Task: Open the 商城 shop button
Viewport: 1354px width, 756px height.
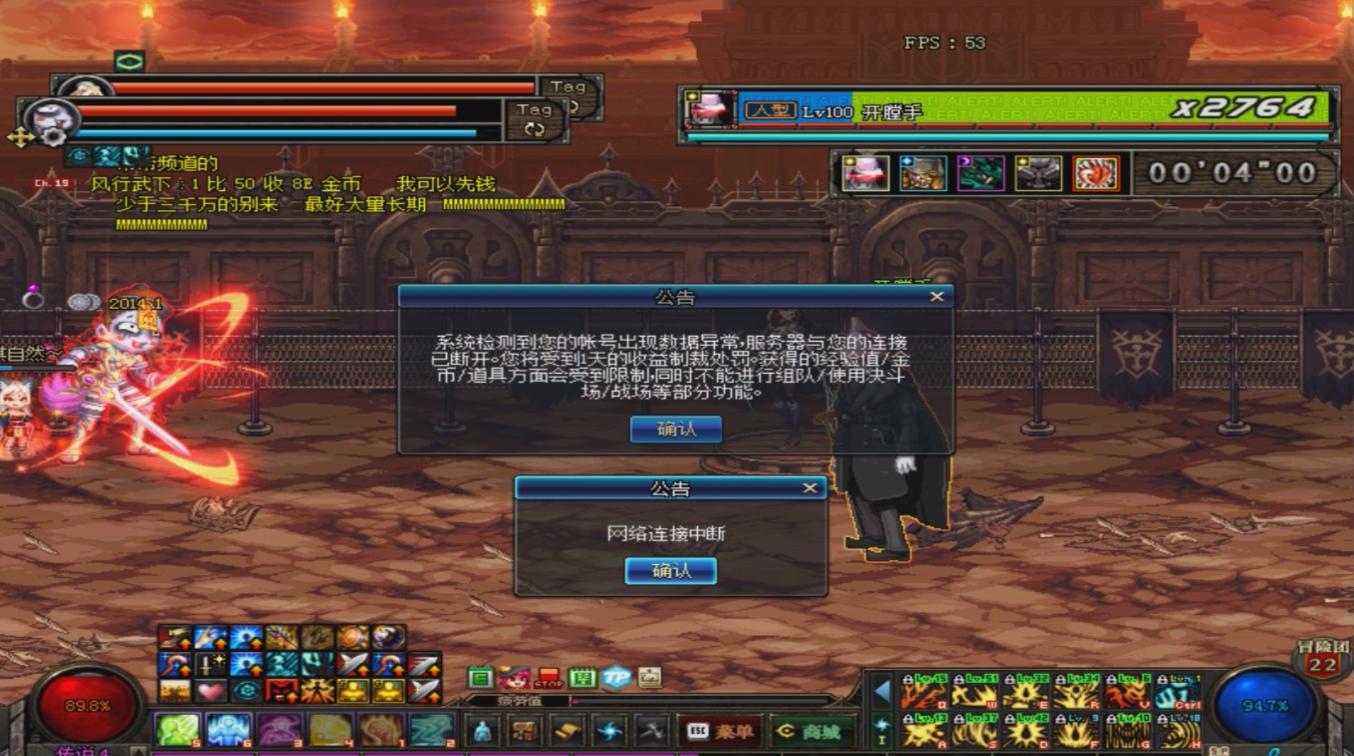Action: click(x=813, y=732)
